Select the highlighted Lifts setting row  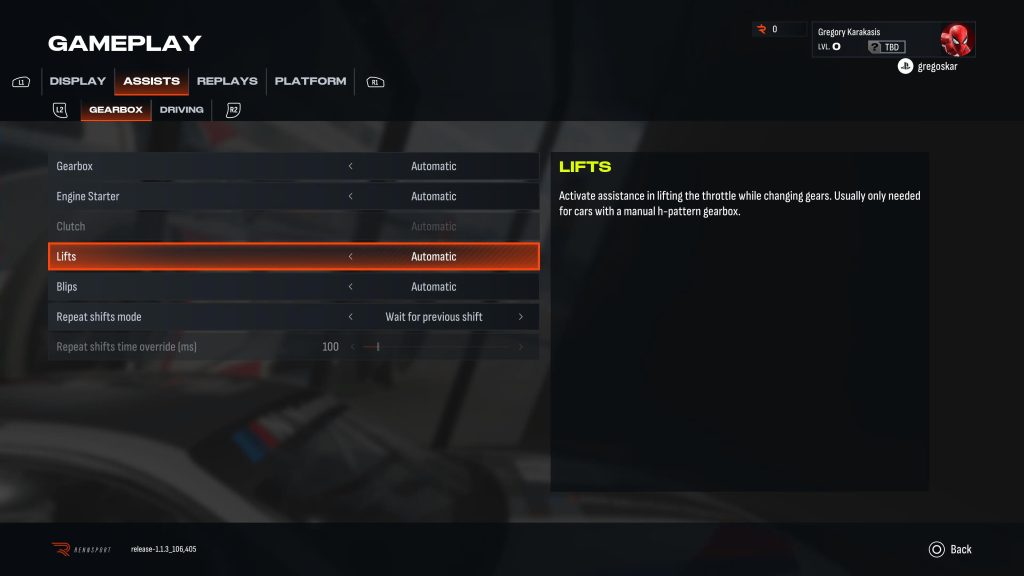200,257
